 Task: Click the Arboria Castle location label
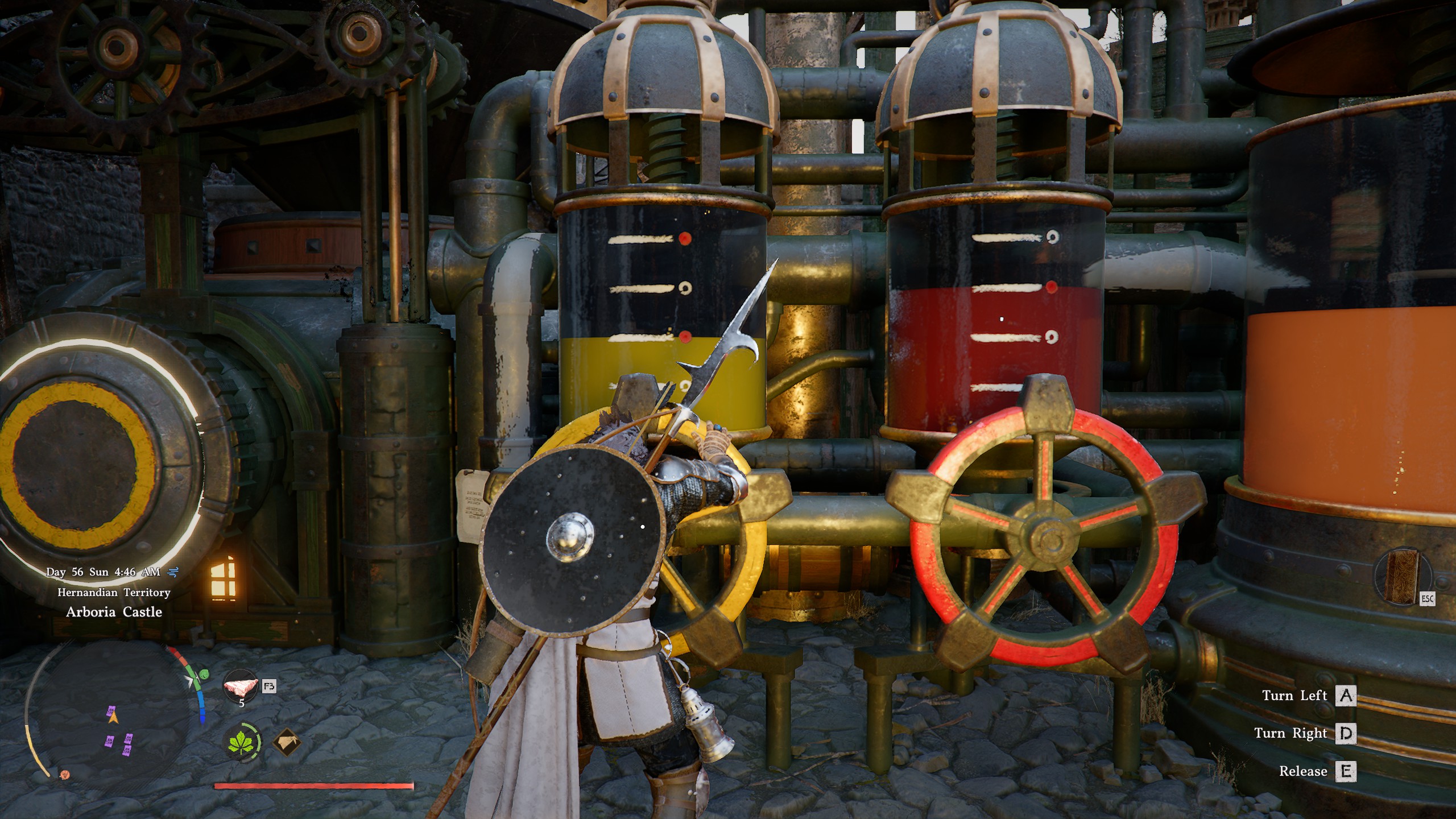[x=114, y=611]
